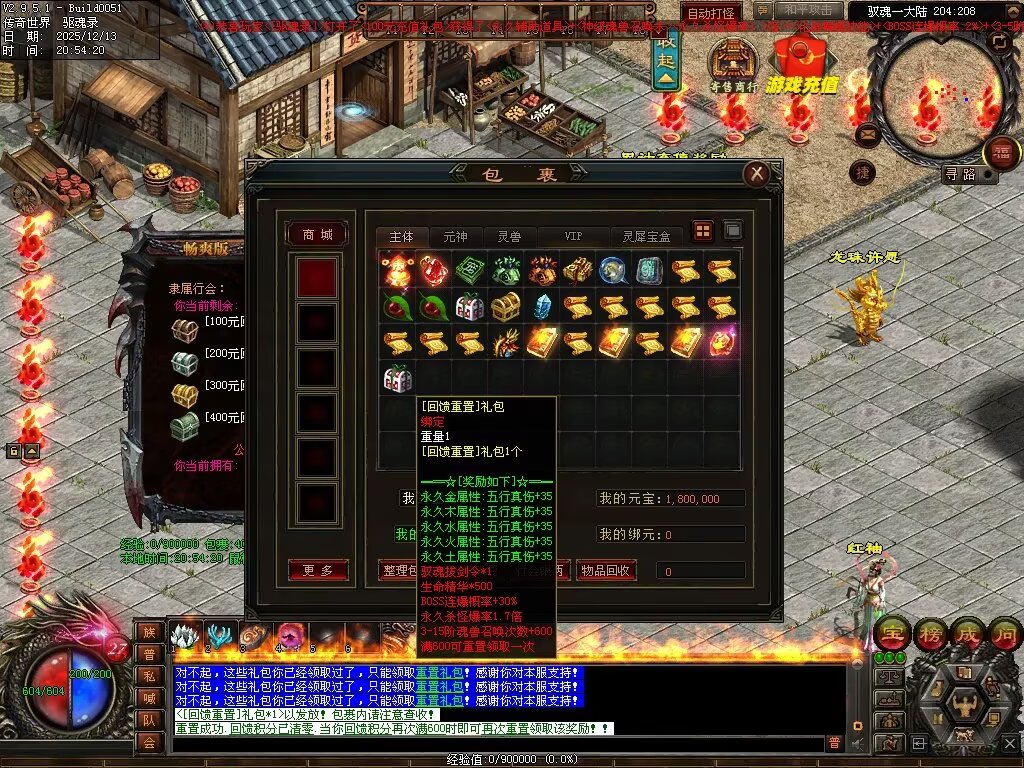Click the 更多 button under equipment slots

point(317,570)
